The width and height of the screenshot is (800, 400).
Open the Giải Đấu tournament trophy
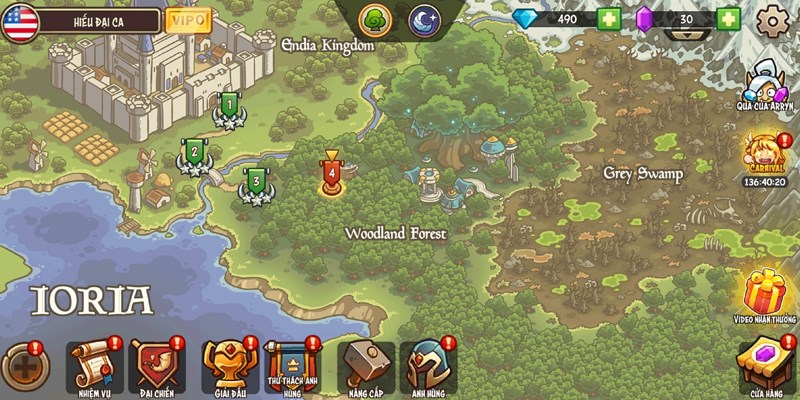pos(223,365)
